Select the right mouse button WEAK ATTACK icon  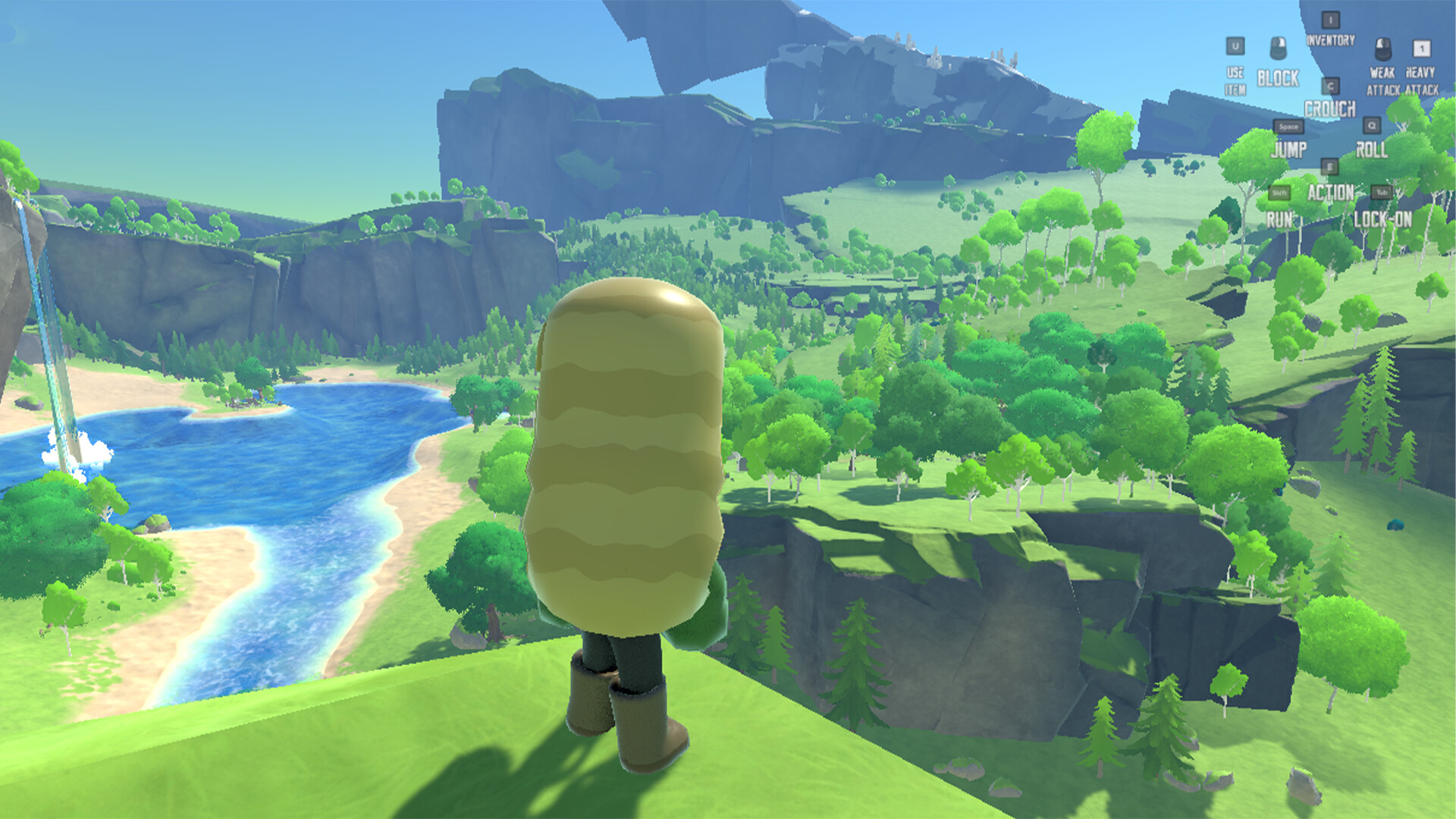pos(1383,49)
